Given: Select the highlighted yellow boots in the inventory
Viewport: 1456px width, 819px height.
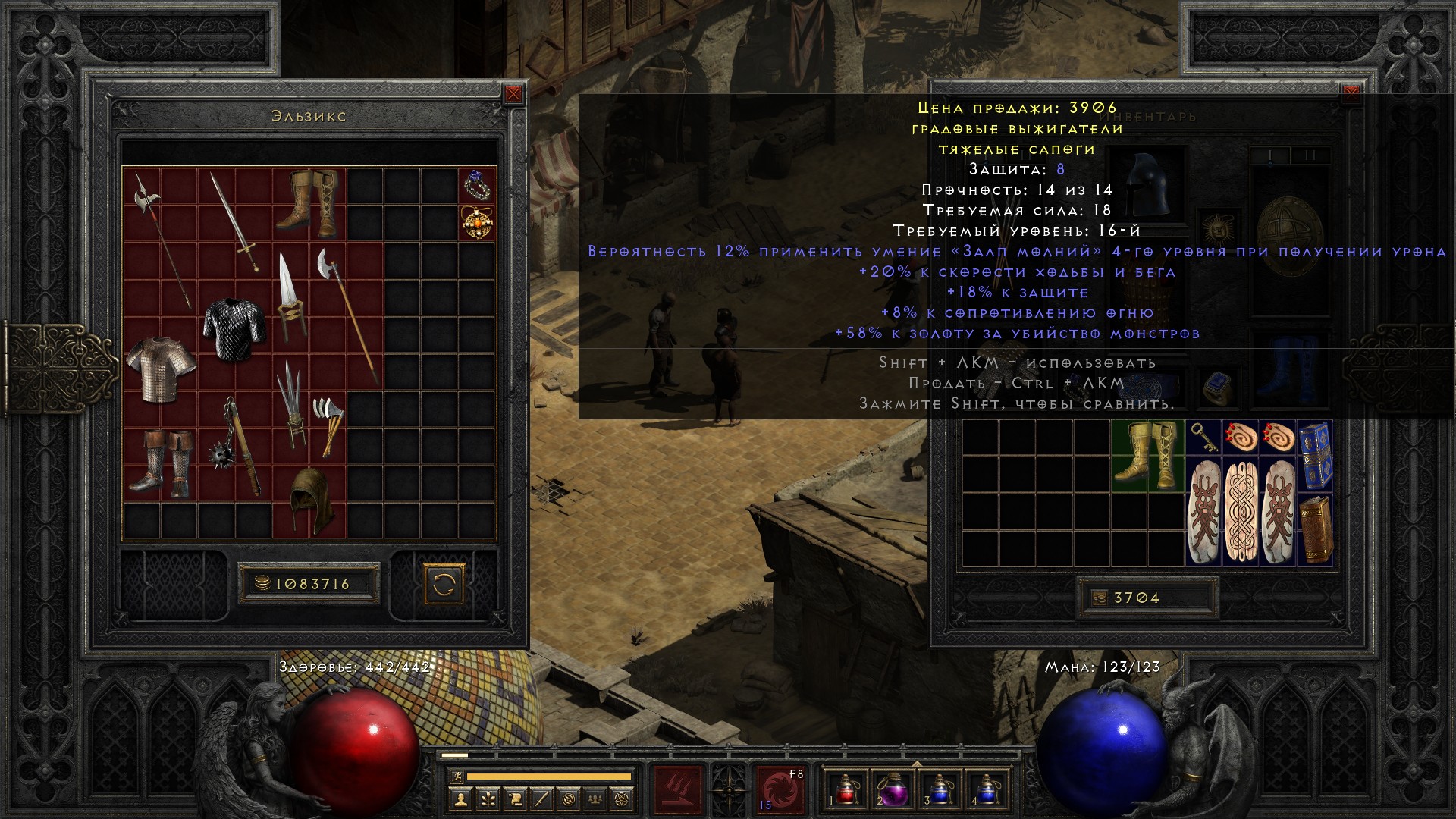Looking at the screenshot, I should (x=1147, y=456).
